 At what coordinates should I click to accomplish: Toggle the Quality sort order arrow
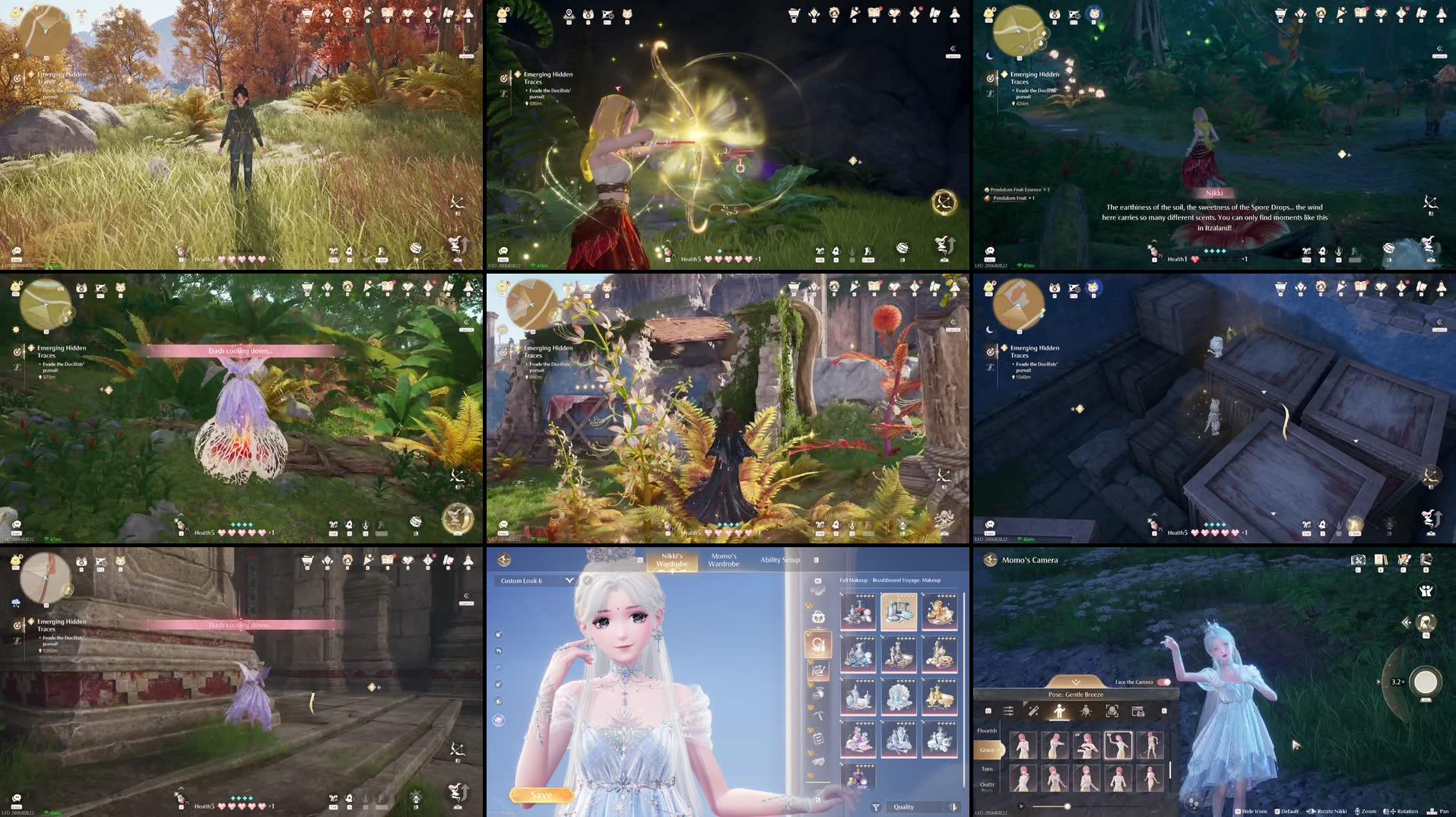(x=953, y=806)
